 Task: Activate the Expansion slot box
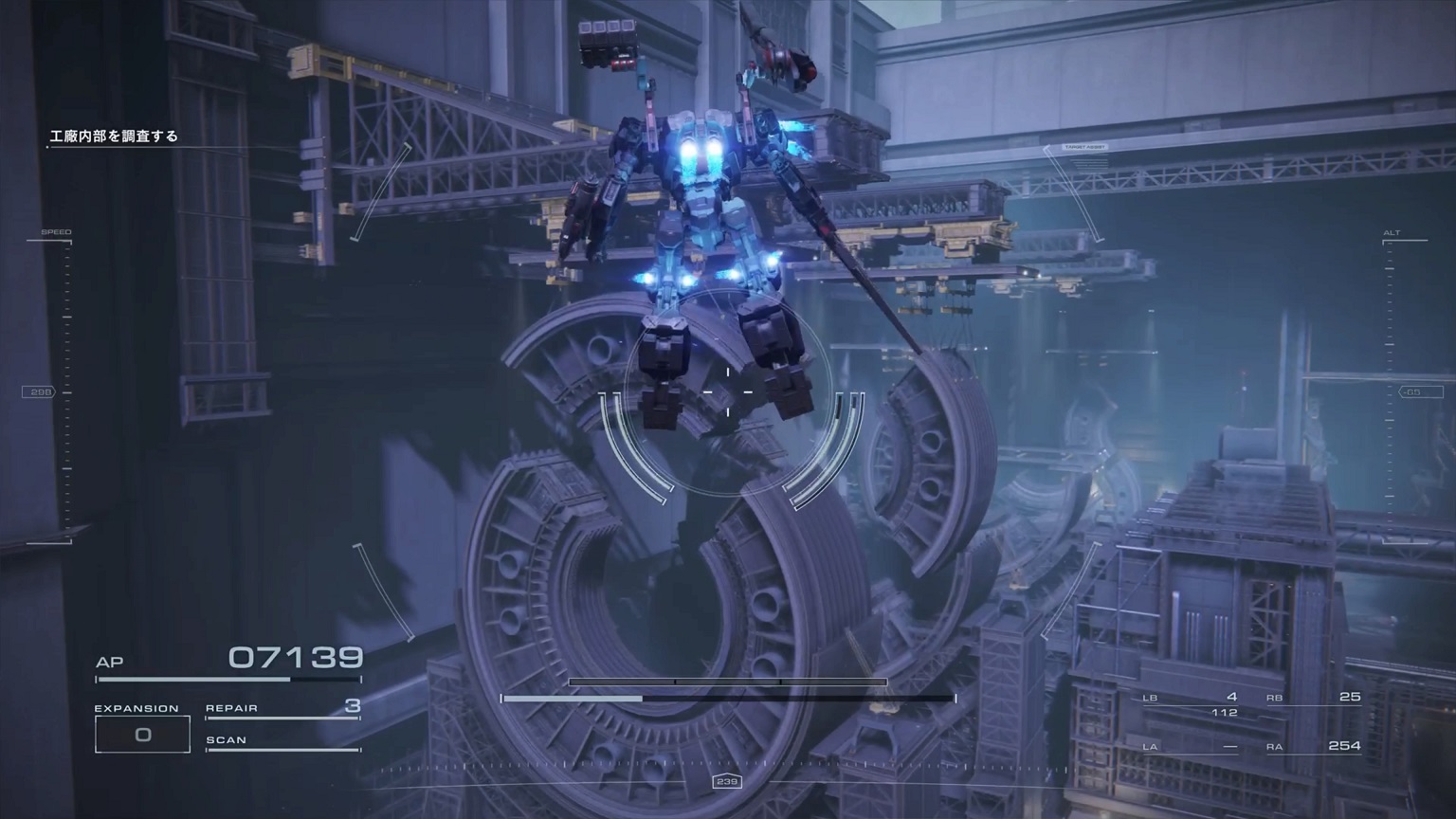coord(142,735)
